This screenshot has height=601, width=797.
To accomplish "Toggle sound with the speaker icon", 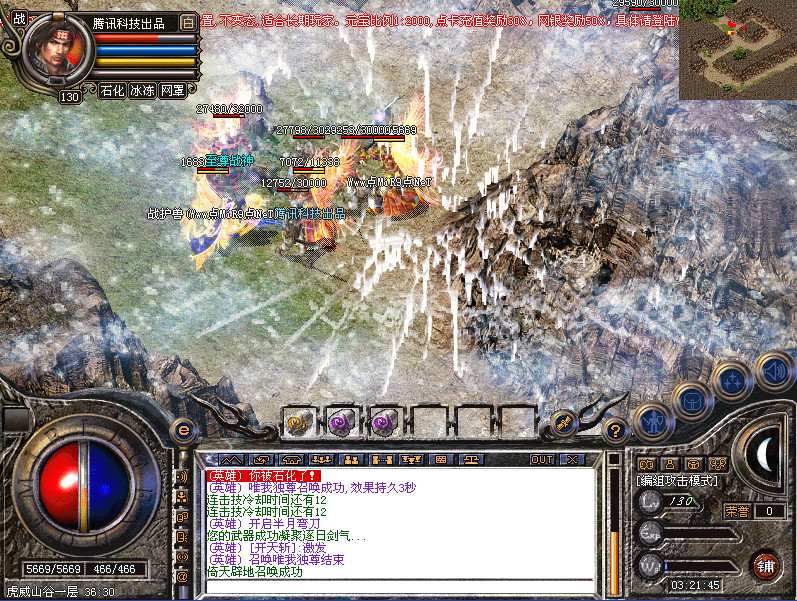I will (x=773, y=370).
